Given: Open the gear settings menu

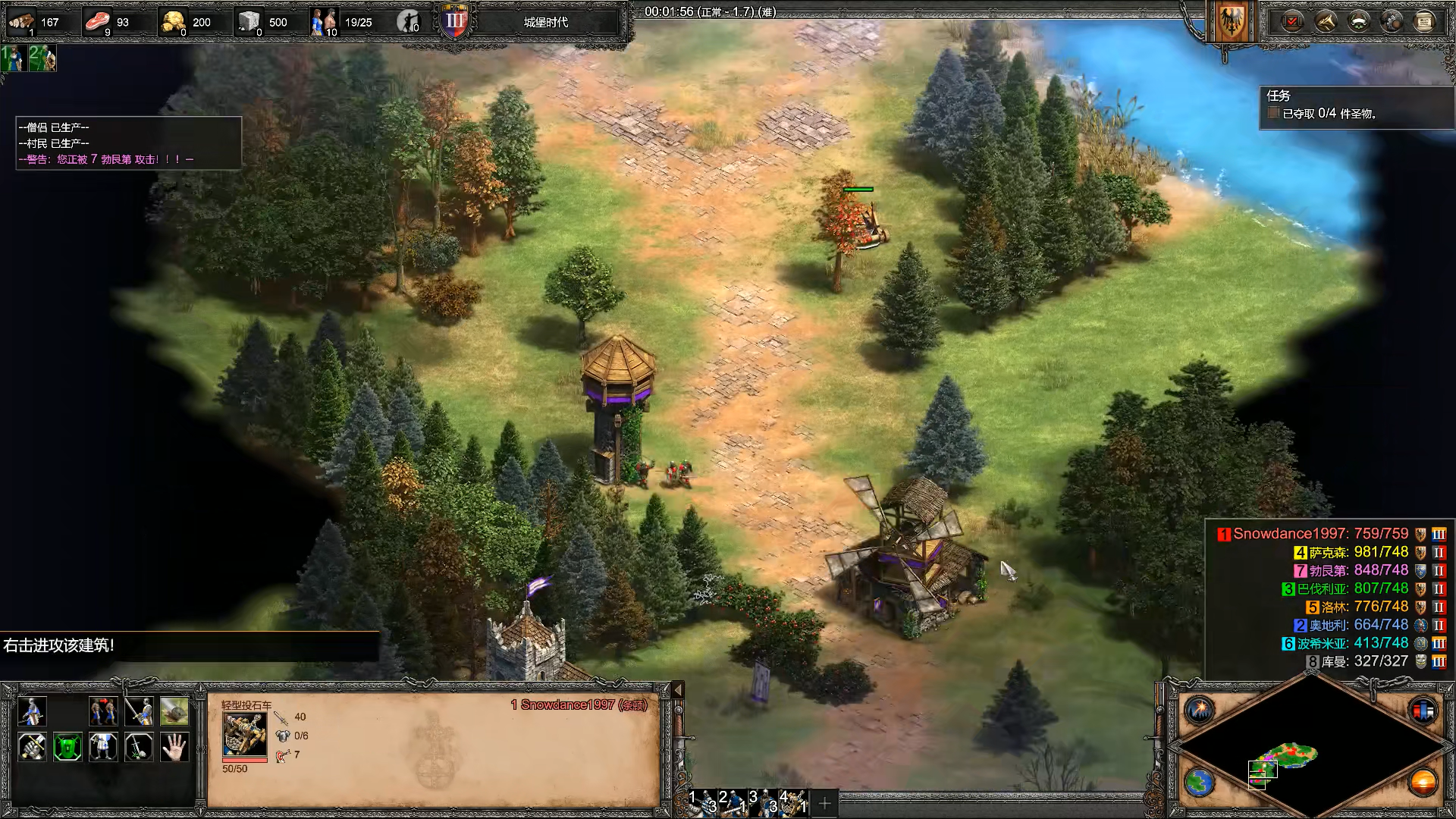Looking at the screenshot, I should click(1392, 21).
